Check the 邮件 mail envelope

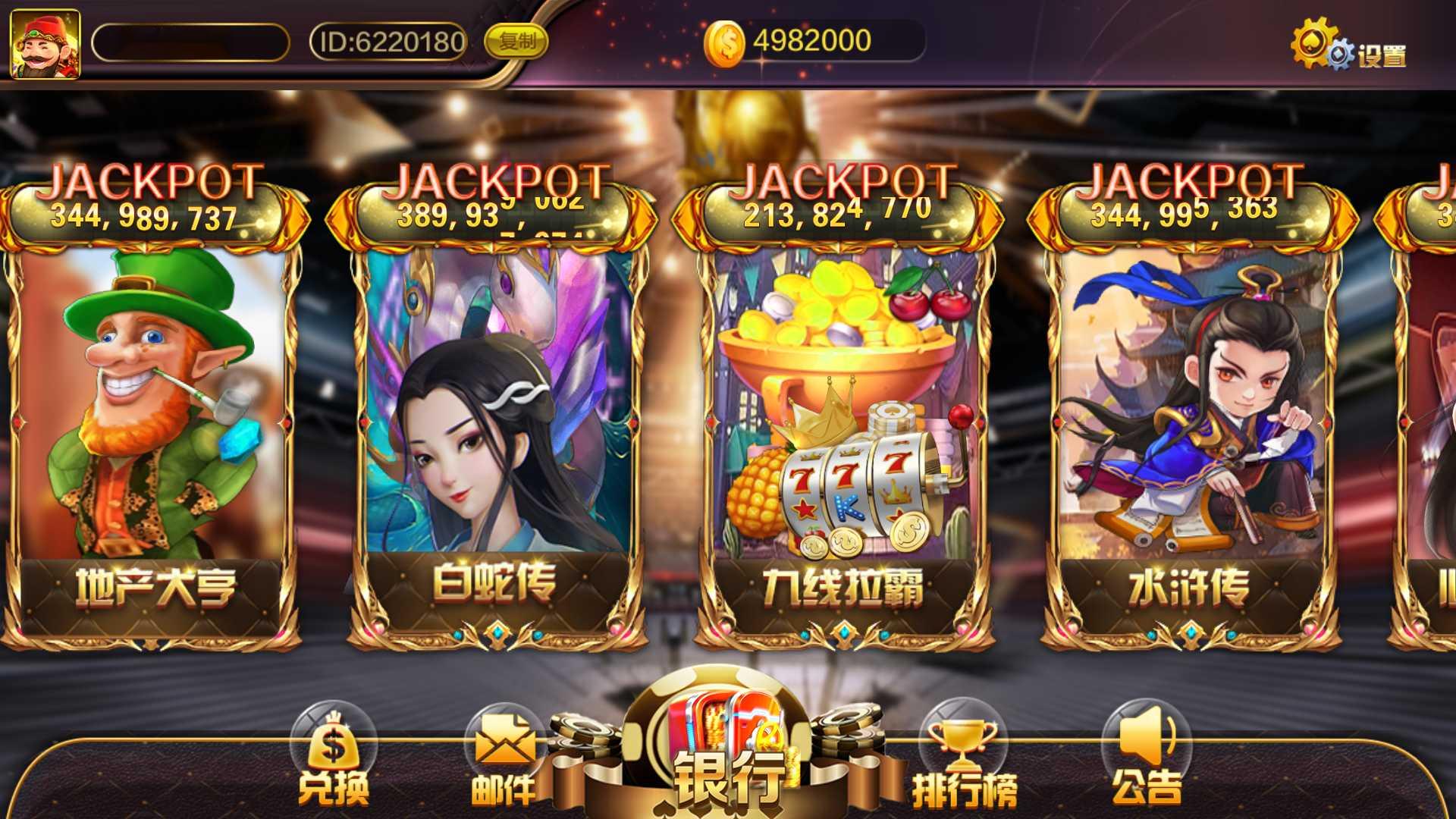pyautogui.click(x=504, y=758)
